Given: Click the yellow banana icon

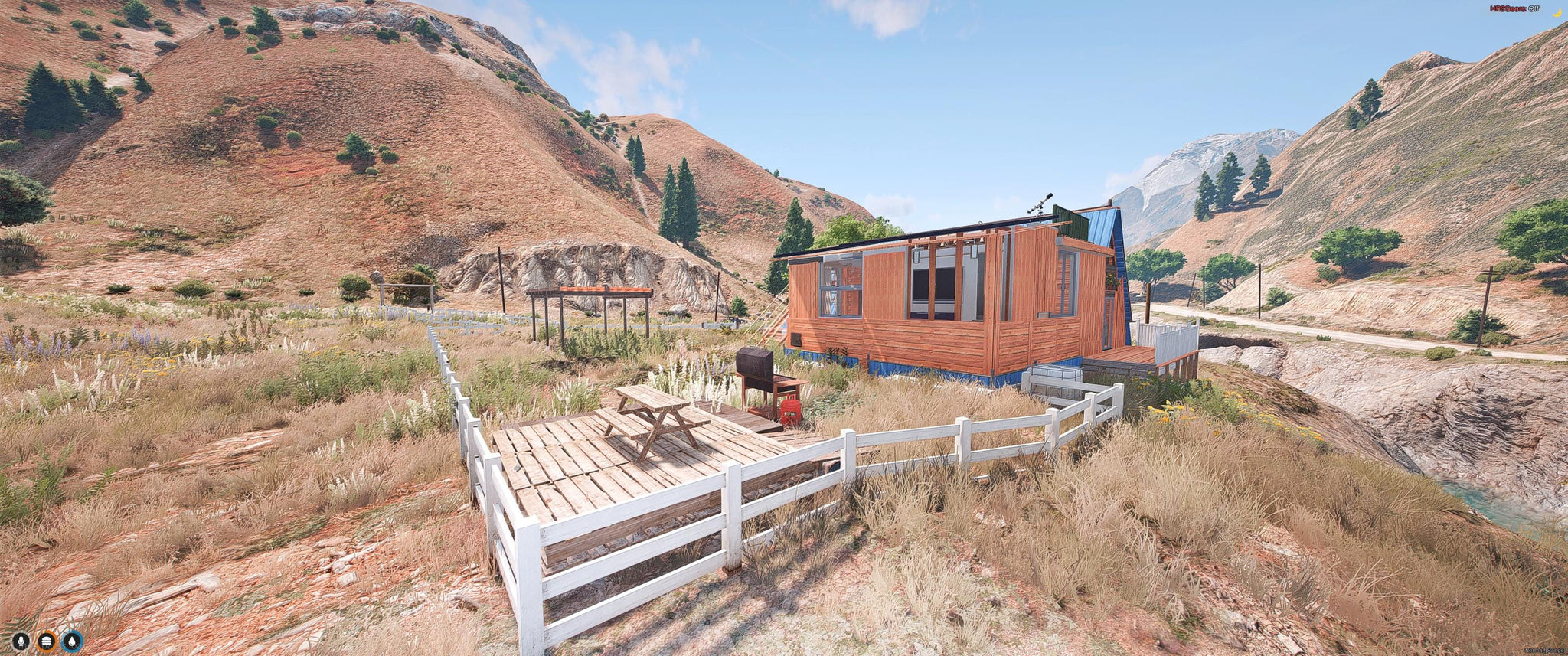Looking at the screenshot, I should click(x=1557, y=10).
